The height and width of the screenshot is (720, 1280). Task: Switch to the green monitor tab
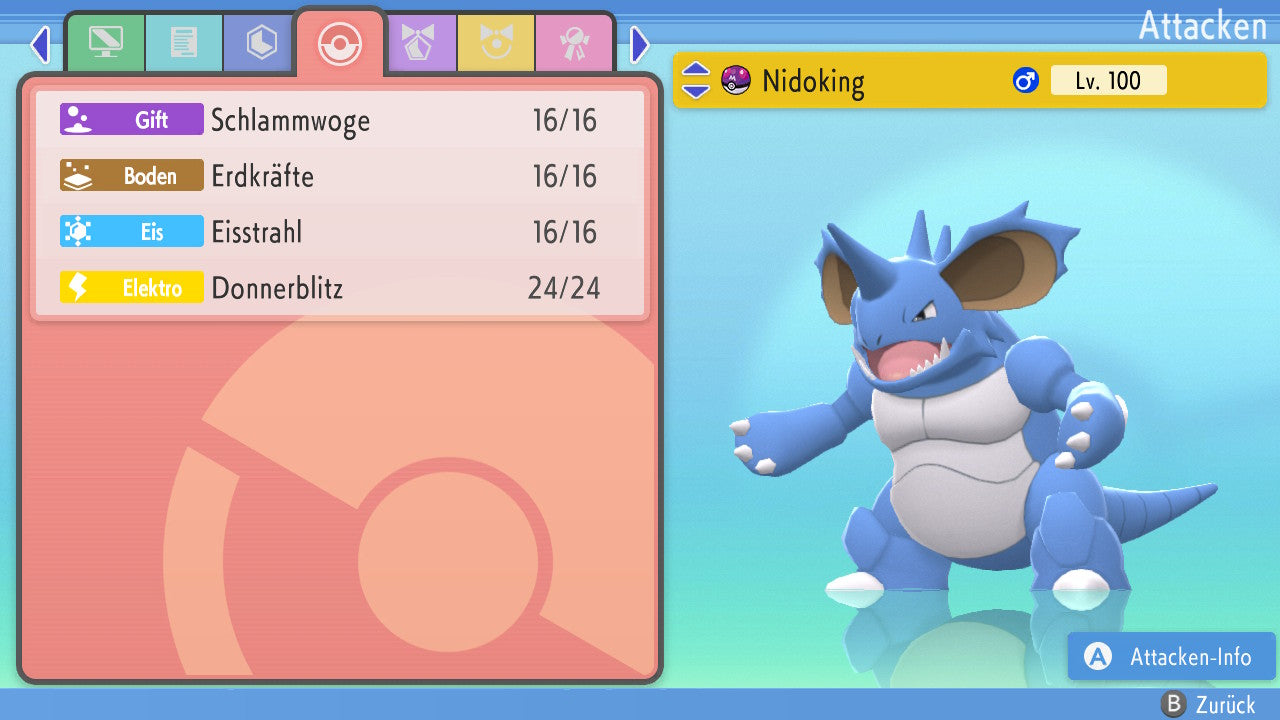click(x=105, y=43)
